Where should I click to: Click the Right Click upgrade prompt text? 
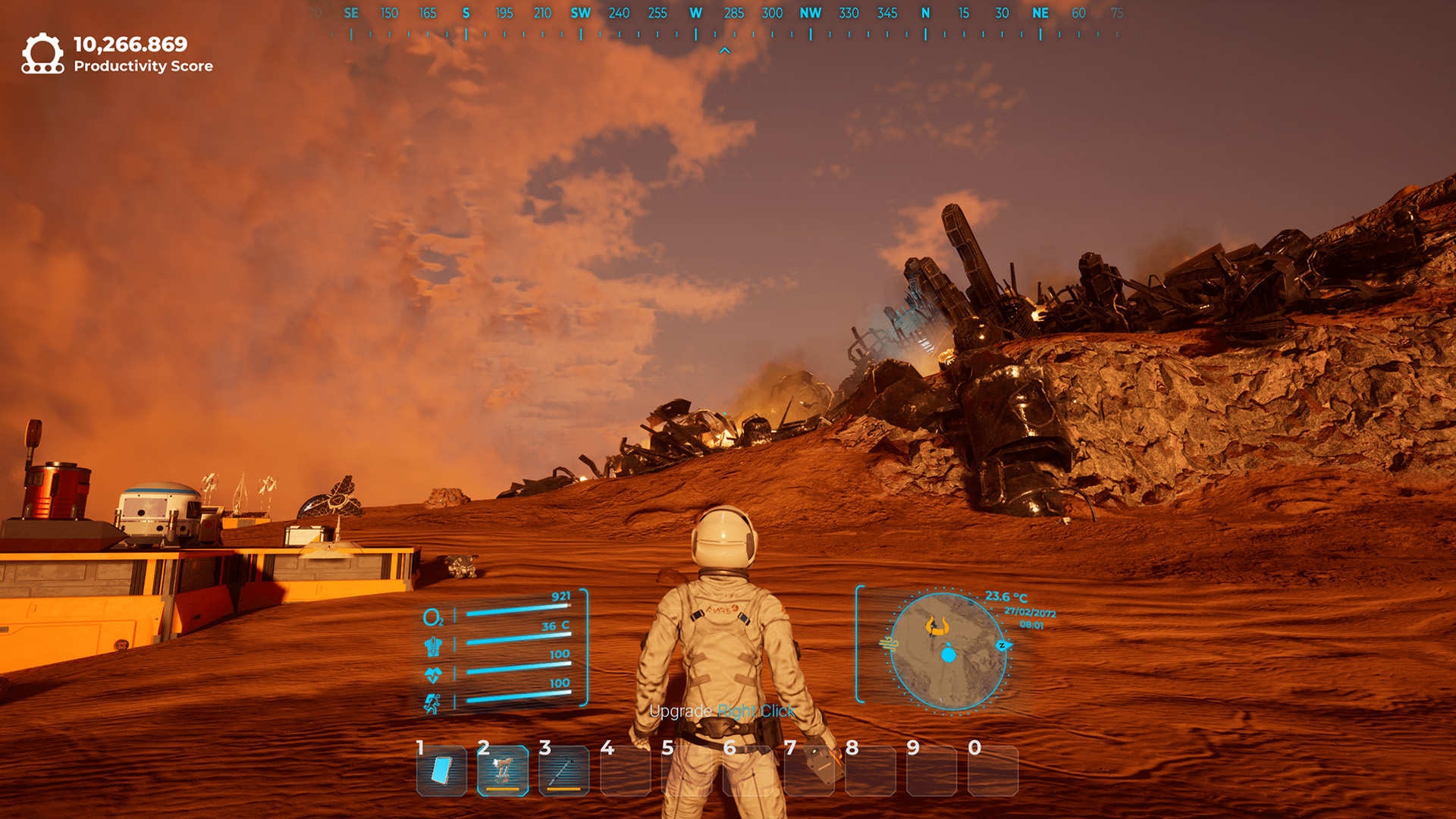click(755, 711)
